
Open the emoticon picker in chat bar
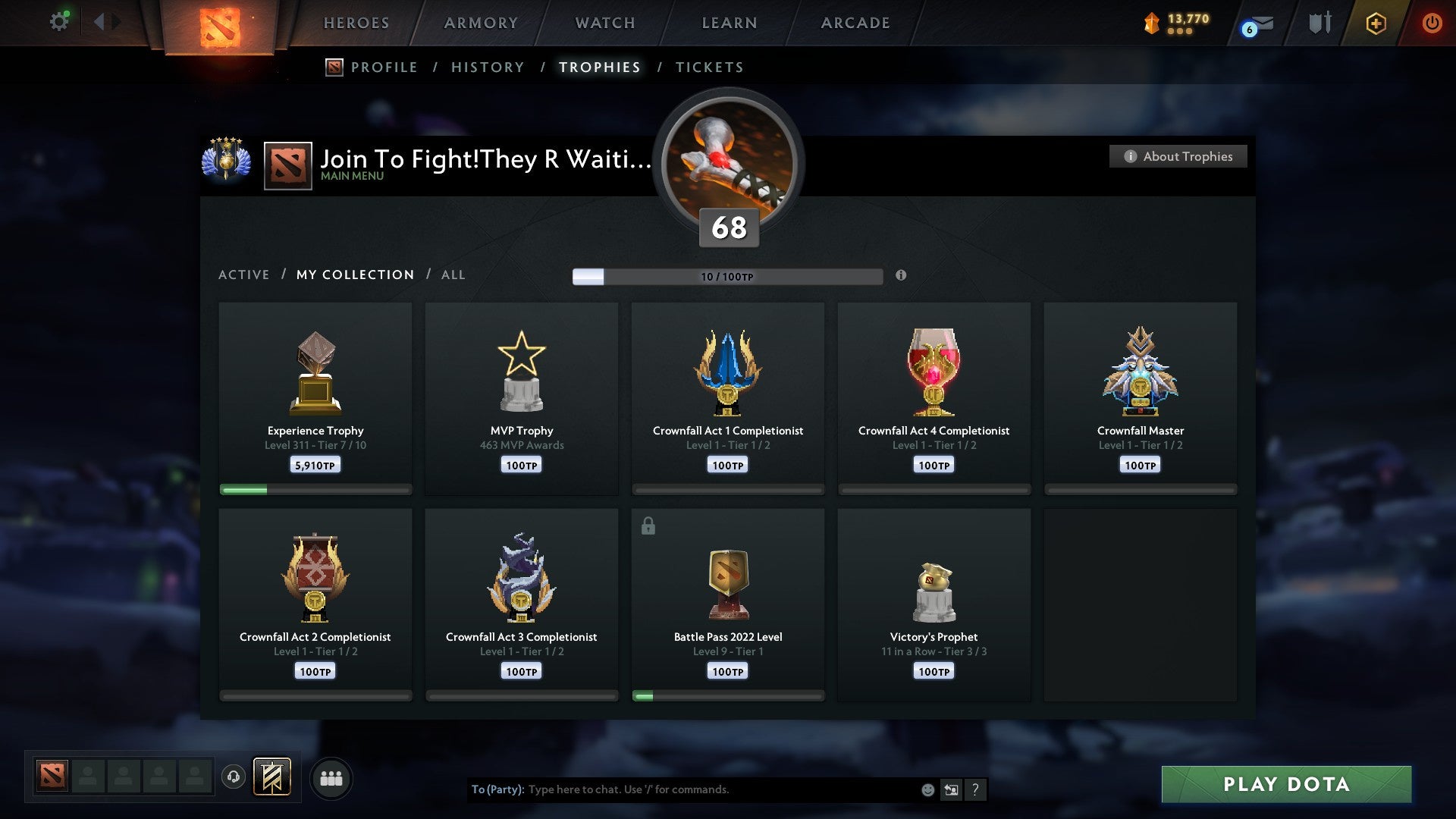click(927, 789)
